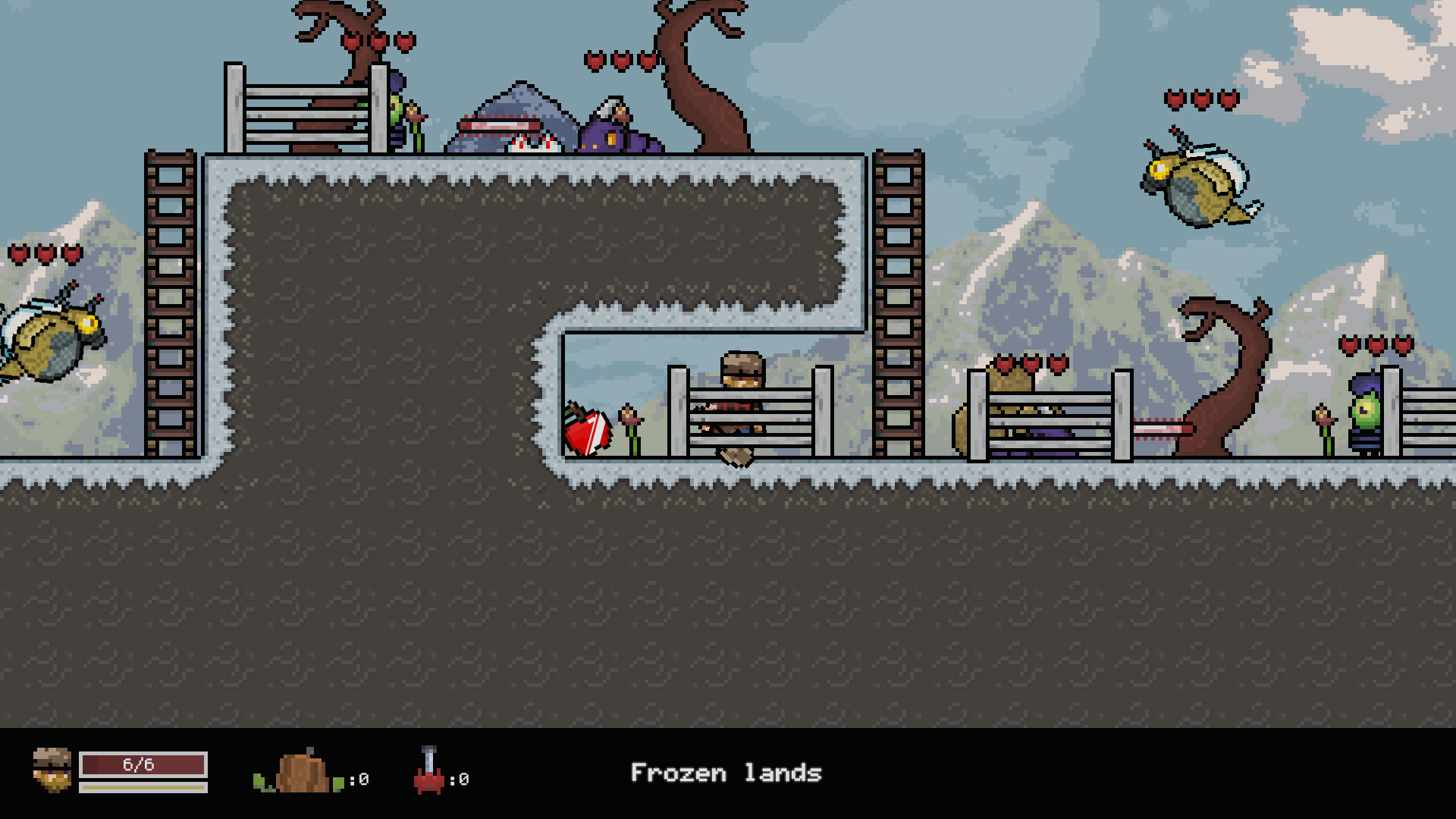Viewport: 1456px width, 819px height.
Task: Click the Frozen lands level title
Action: point(726,773)
